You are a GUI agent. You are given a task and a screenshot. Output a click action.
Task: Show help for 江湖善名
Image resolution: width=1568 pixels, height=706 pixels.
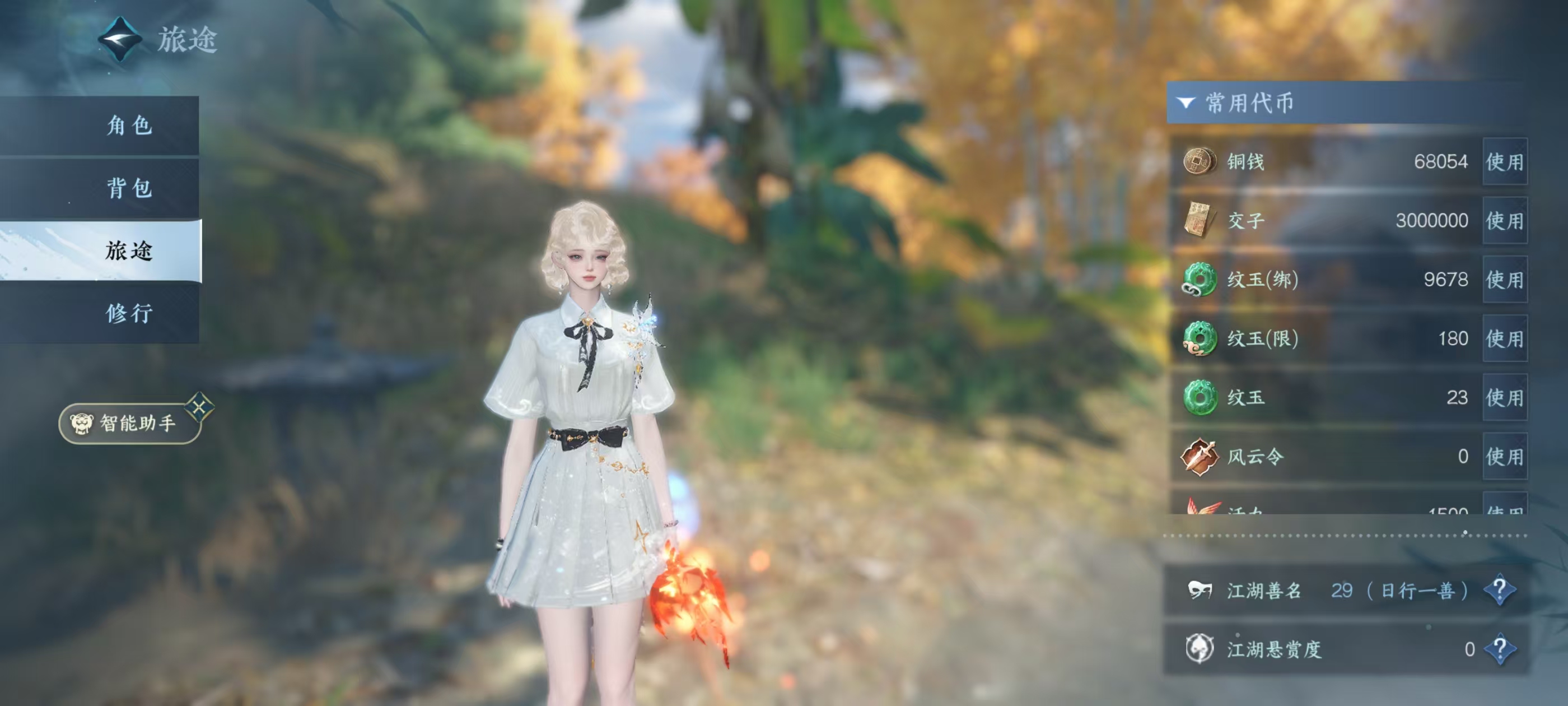(x=1499, y=589)
